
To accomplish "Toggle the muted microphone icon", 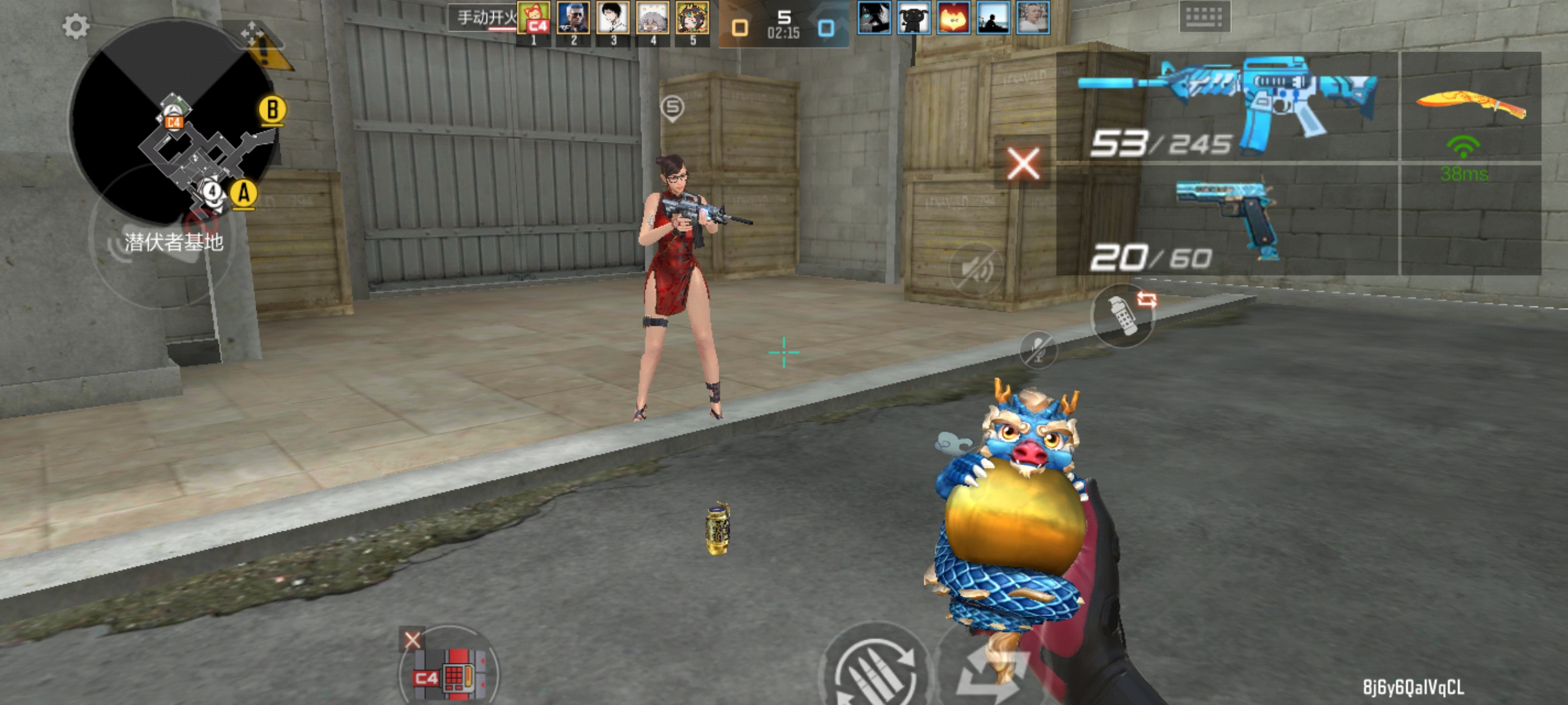I will (1038, 350).
